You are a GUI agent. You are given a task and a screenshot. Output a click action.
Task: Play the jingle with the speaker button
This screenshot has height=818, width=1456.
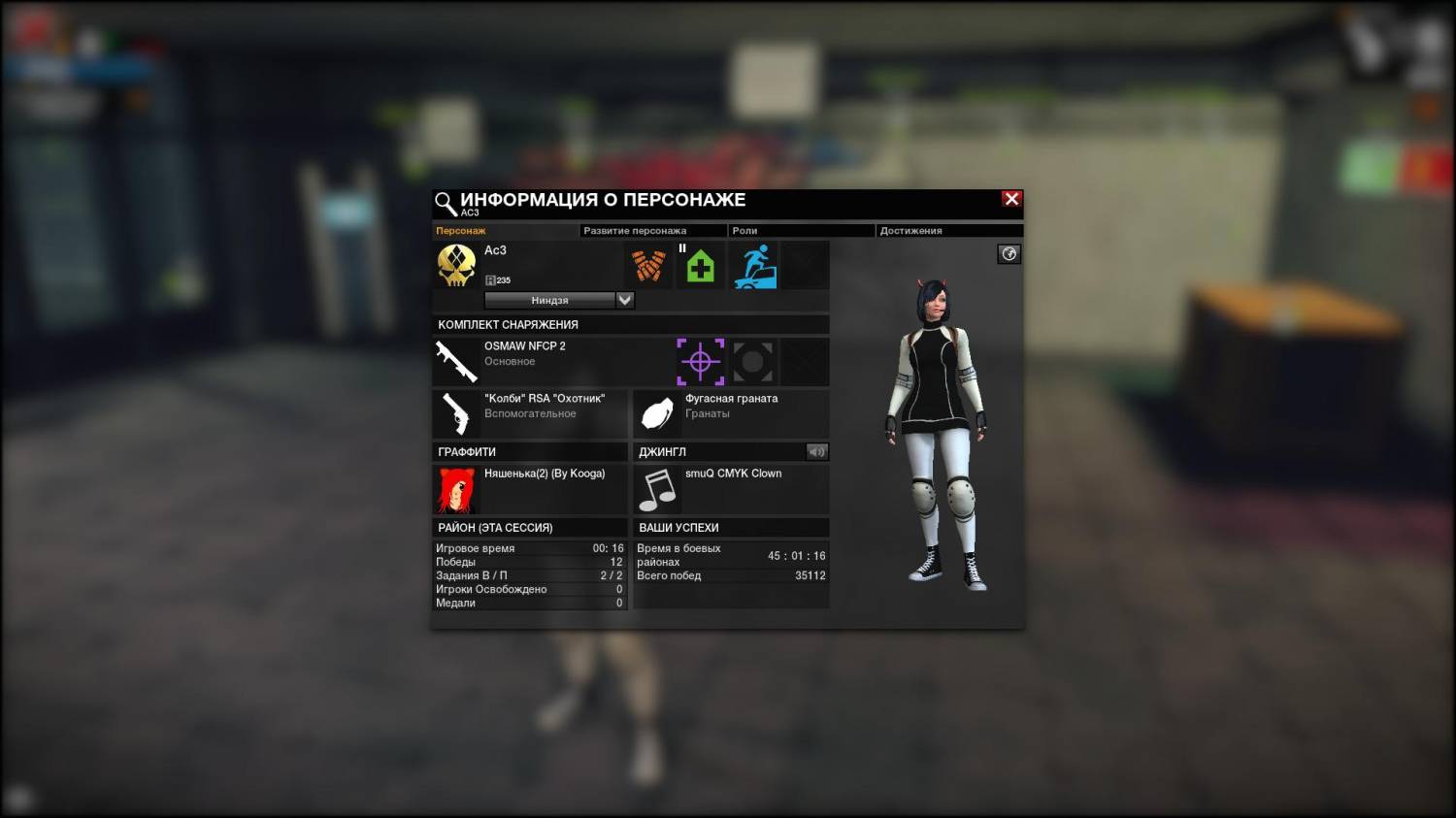point(816,451)
